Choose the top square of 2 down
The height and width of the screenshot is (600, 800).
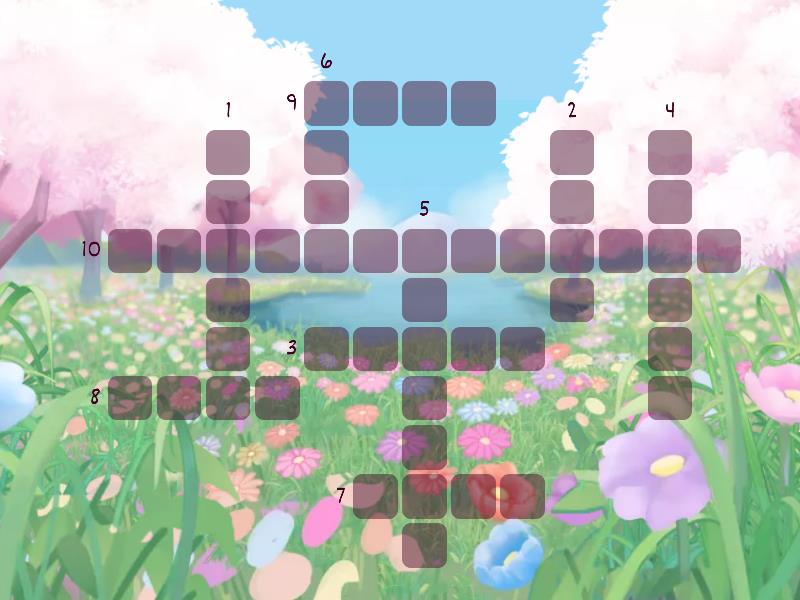(x=572, y=152)
